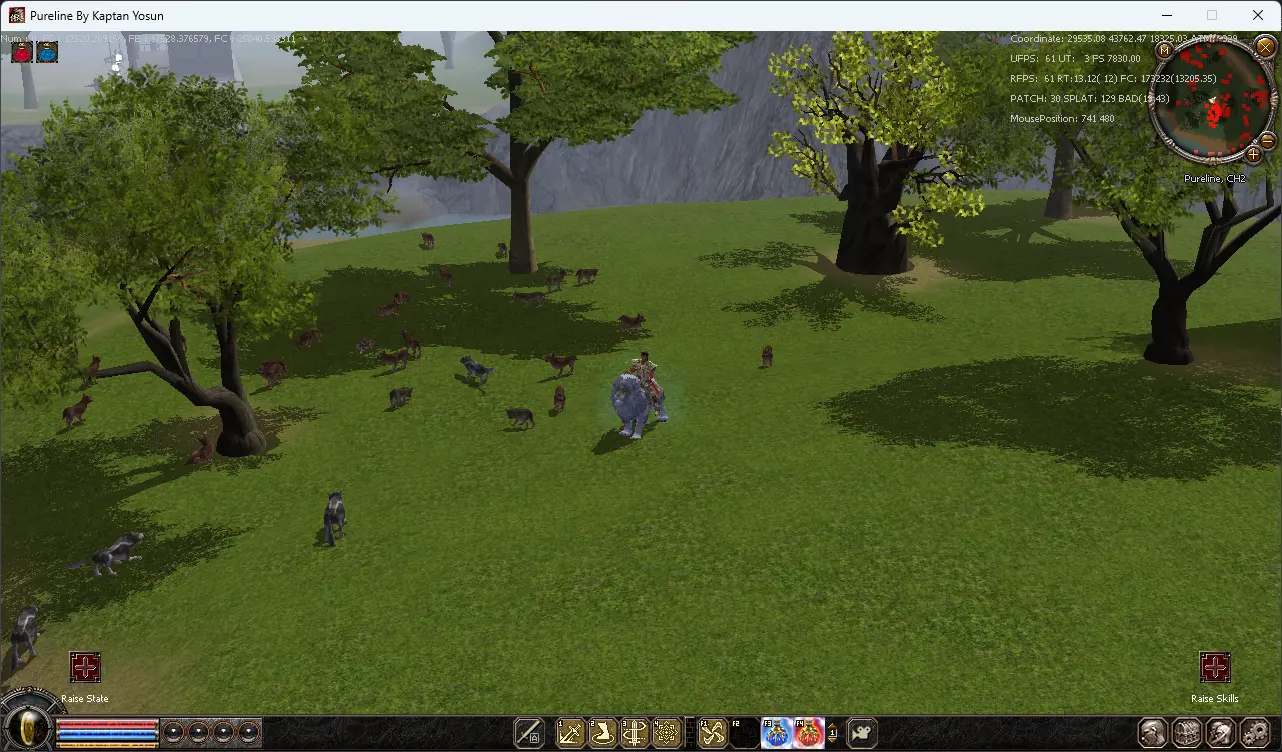The width and height of the screenshot is (1282, 752).
Task: Open the character window helmet icon
Action: tap(1153, 733)
